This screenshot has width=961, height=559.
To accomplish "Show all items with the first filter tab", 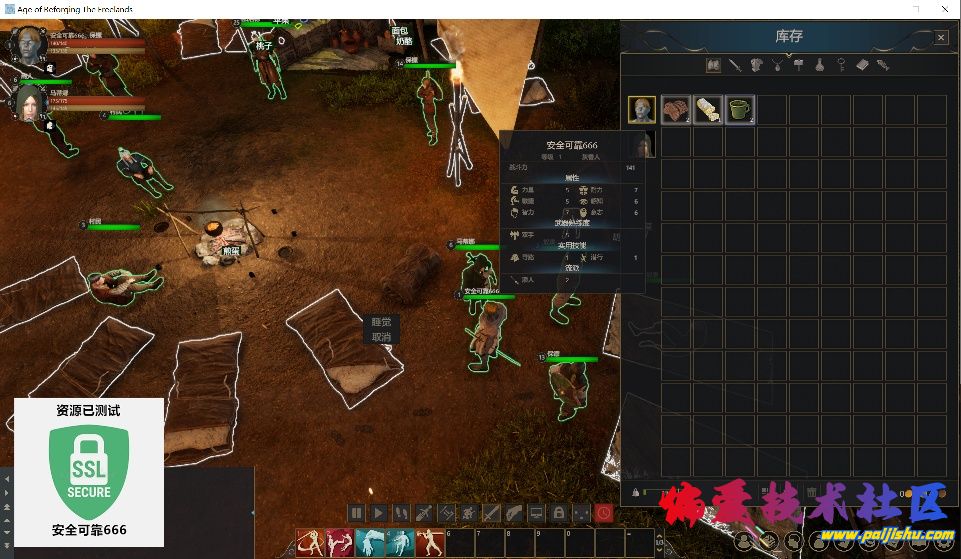I will tap(713, 65).
